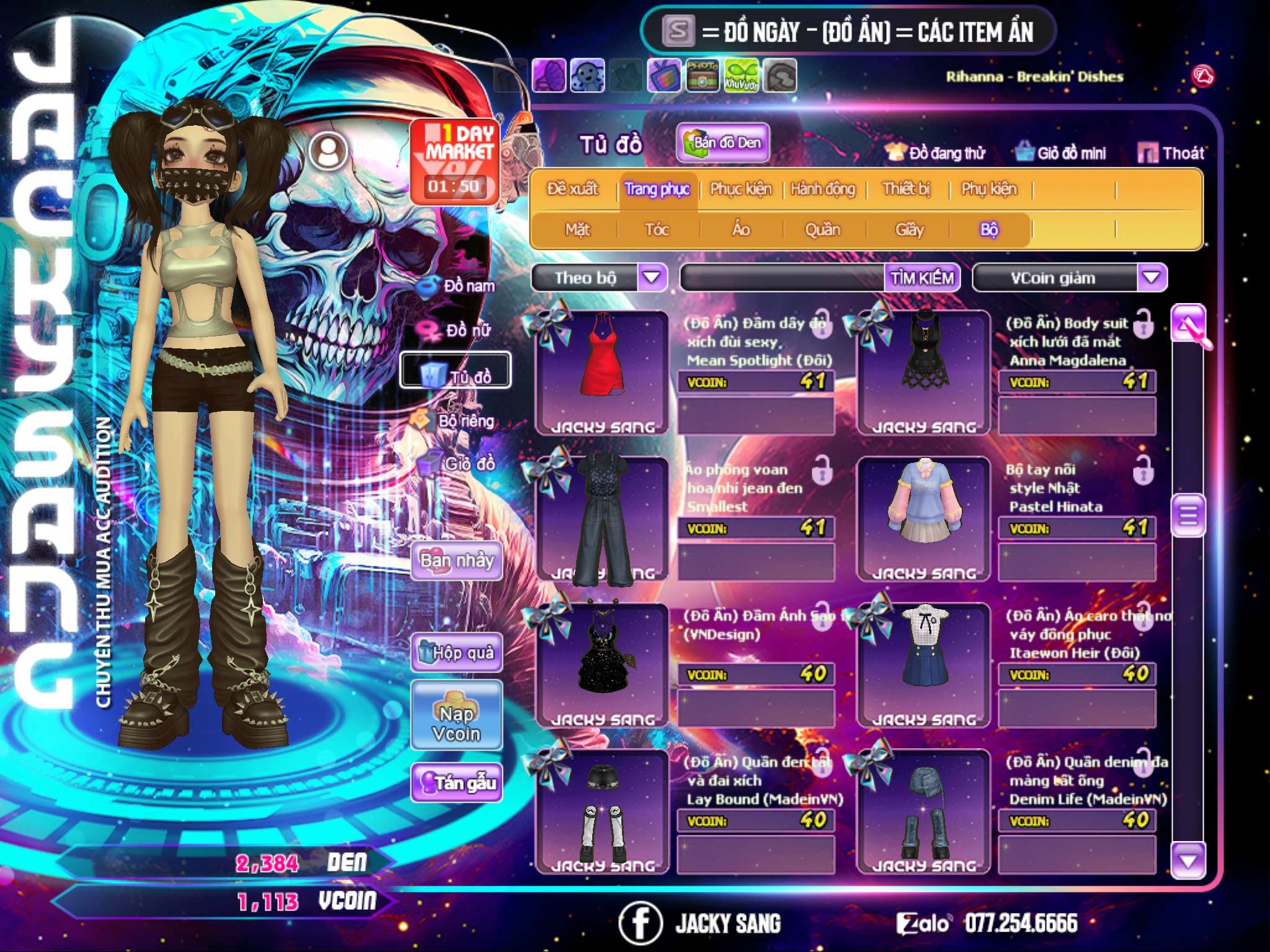The height and width of the screenshot is (952, 1270).
Task: Focus the item search text field
Action: 783,278
